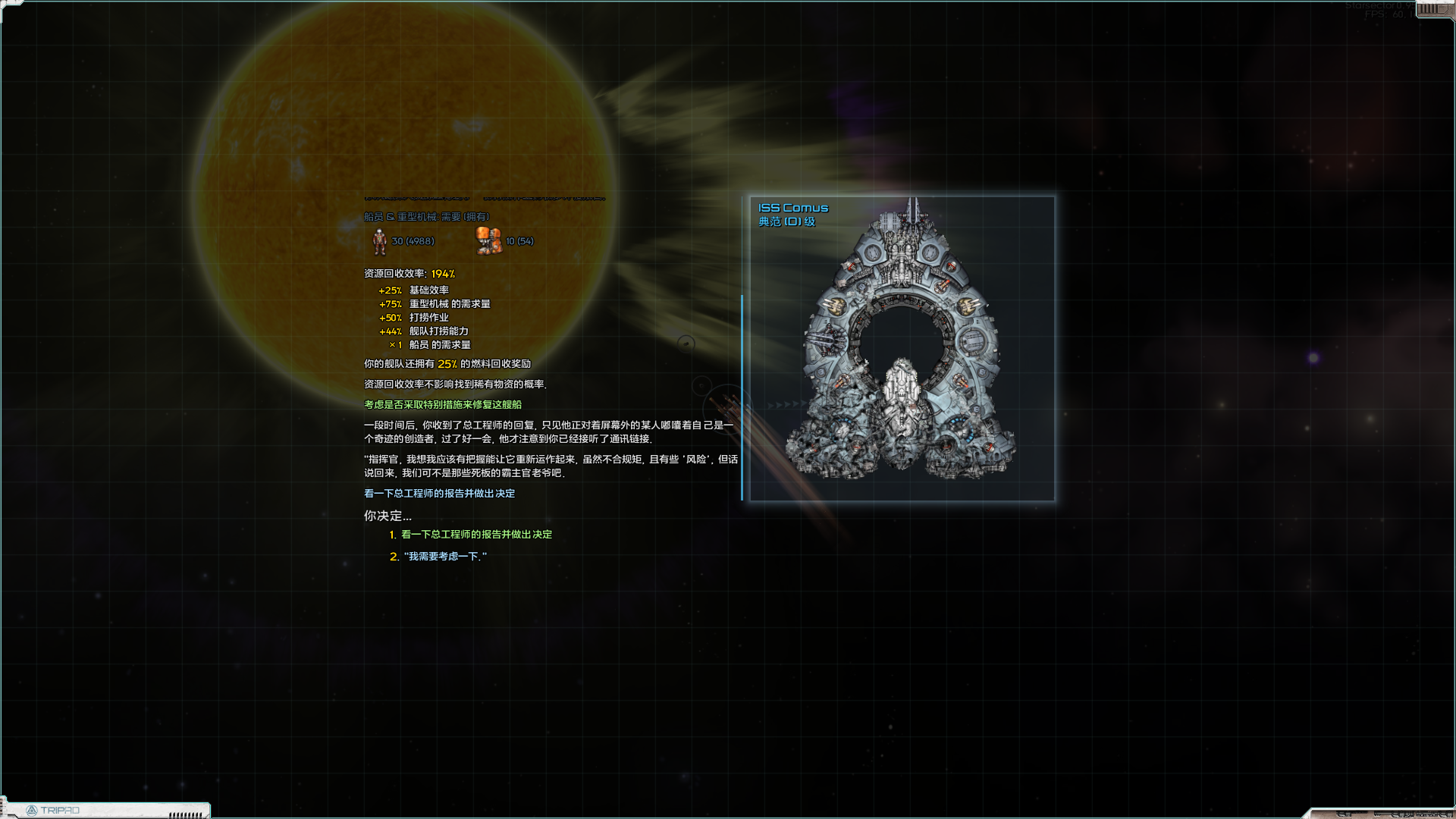
Task: Click the 典范 (D) 级 class label
Action: click(x=786, y=222)
